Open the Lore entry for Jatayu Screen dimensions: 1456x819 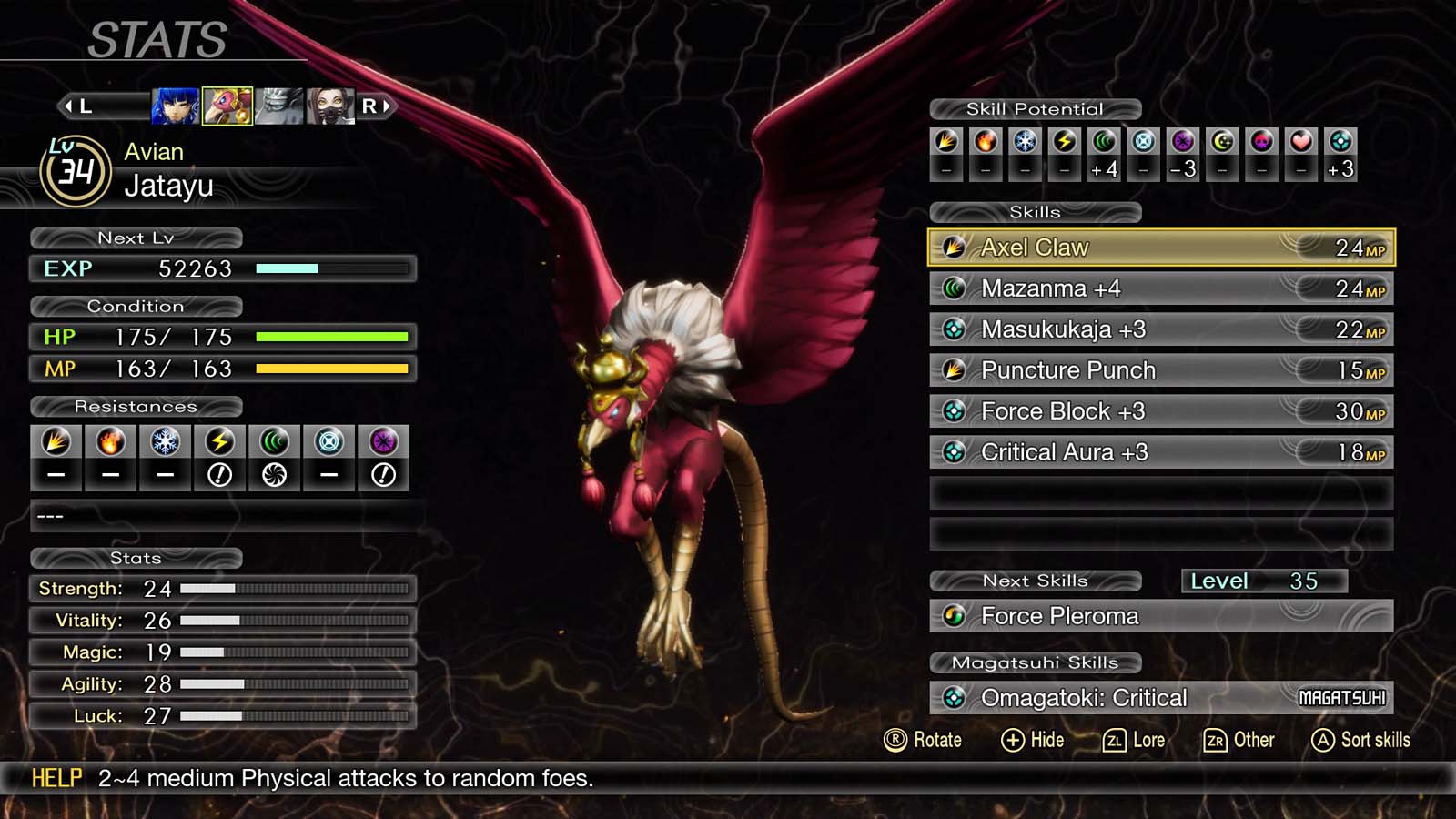tap(1137, 740)
